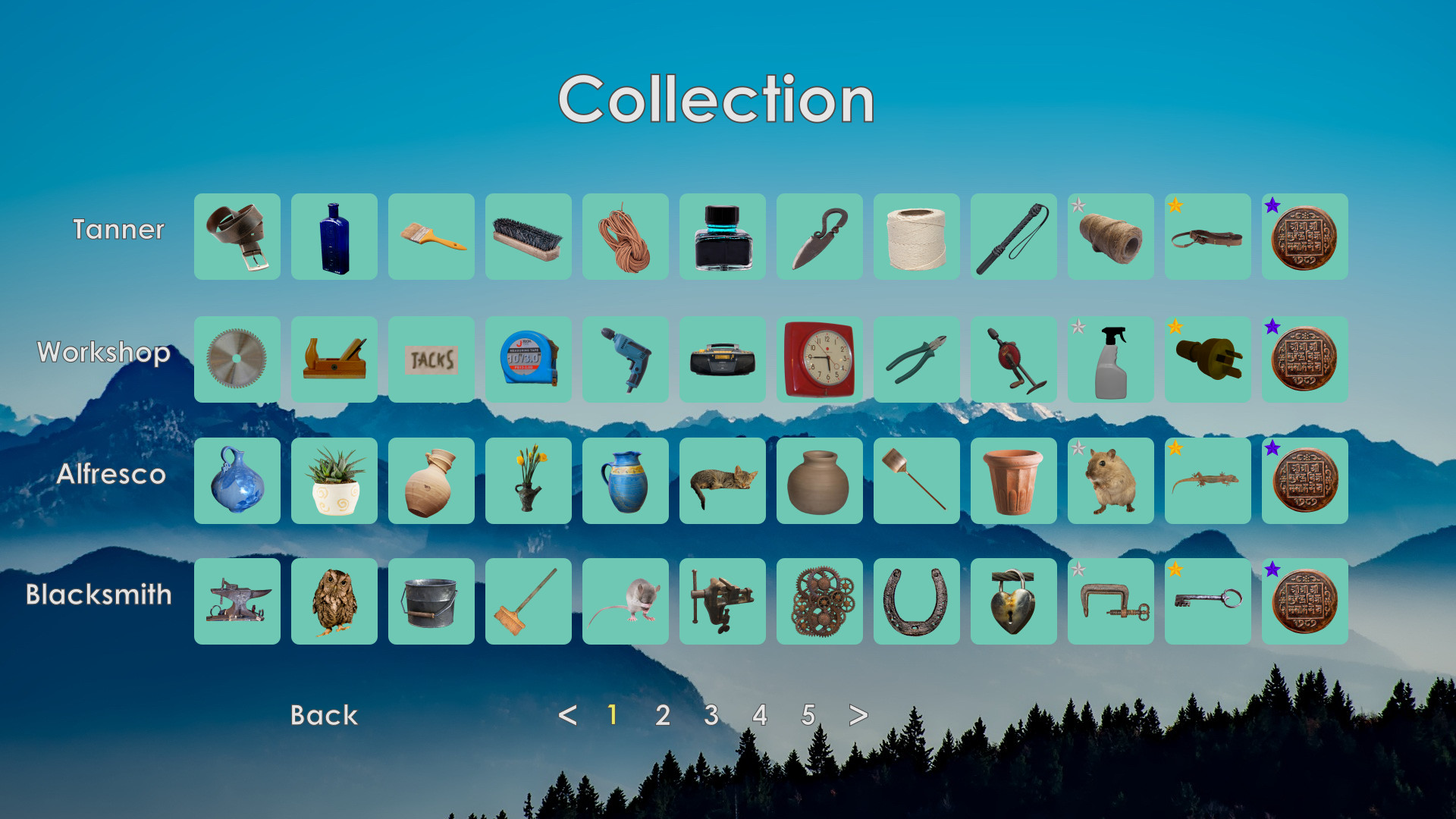The height and width of the screenshot is (819, 1456).
Task: Click the Back button
Action: pyautogui.click(x=324, y=715)
